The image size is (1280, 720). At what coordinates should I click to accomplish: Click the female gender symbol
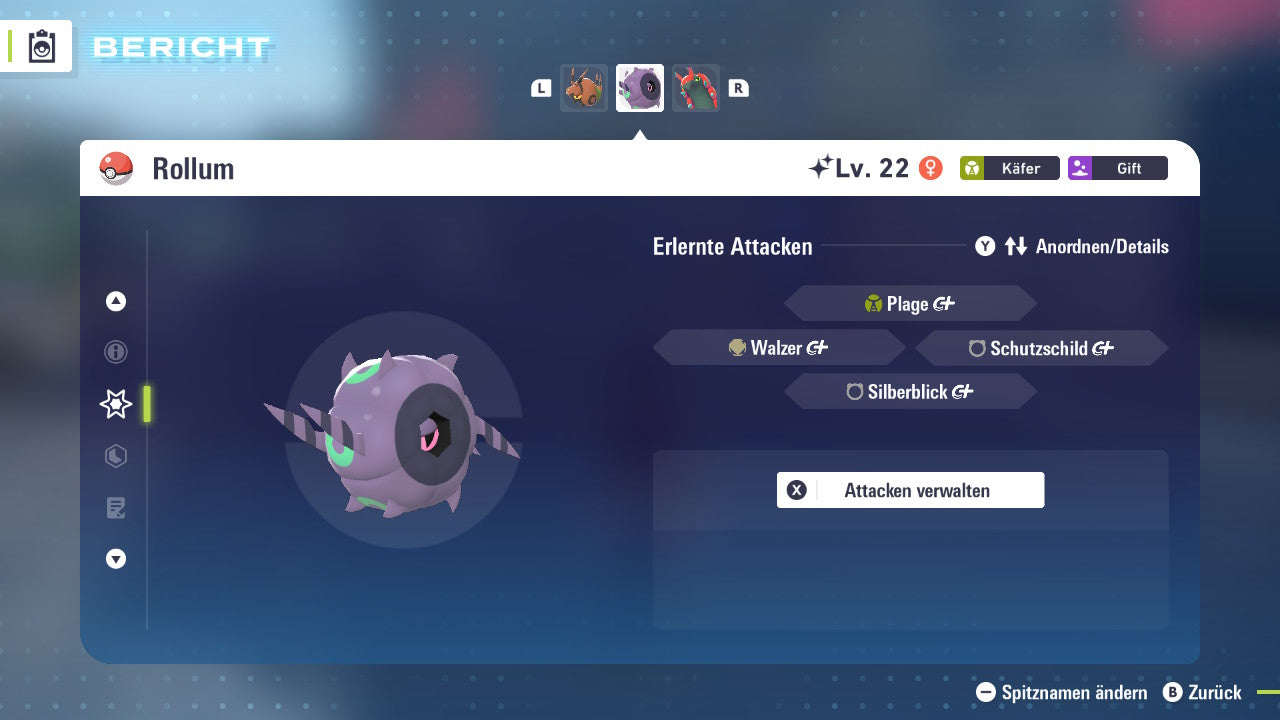[x=932, y=168]
